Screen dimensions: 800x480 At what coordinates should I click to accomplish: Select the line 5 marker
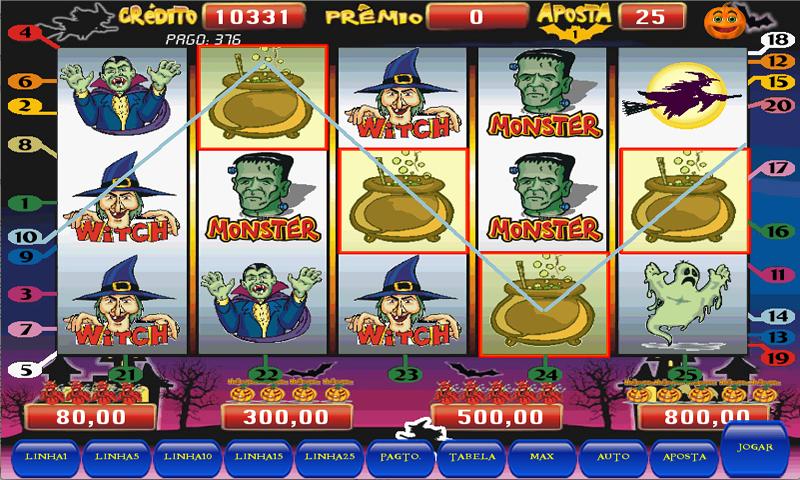pos(19,369)
